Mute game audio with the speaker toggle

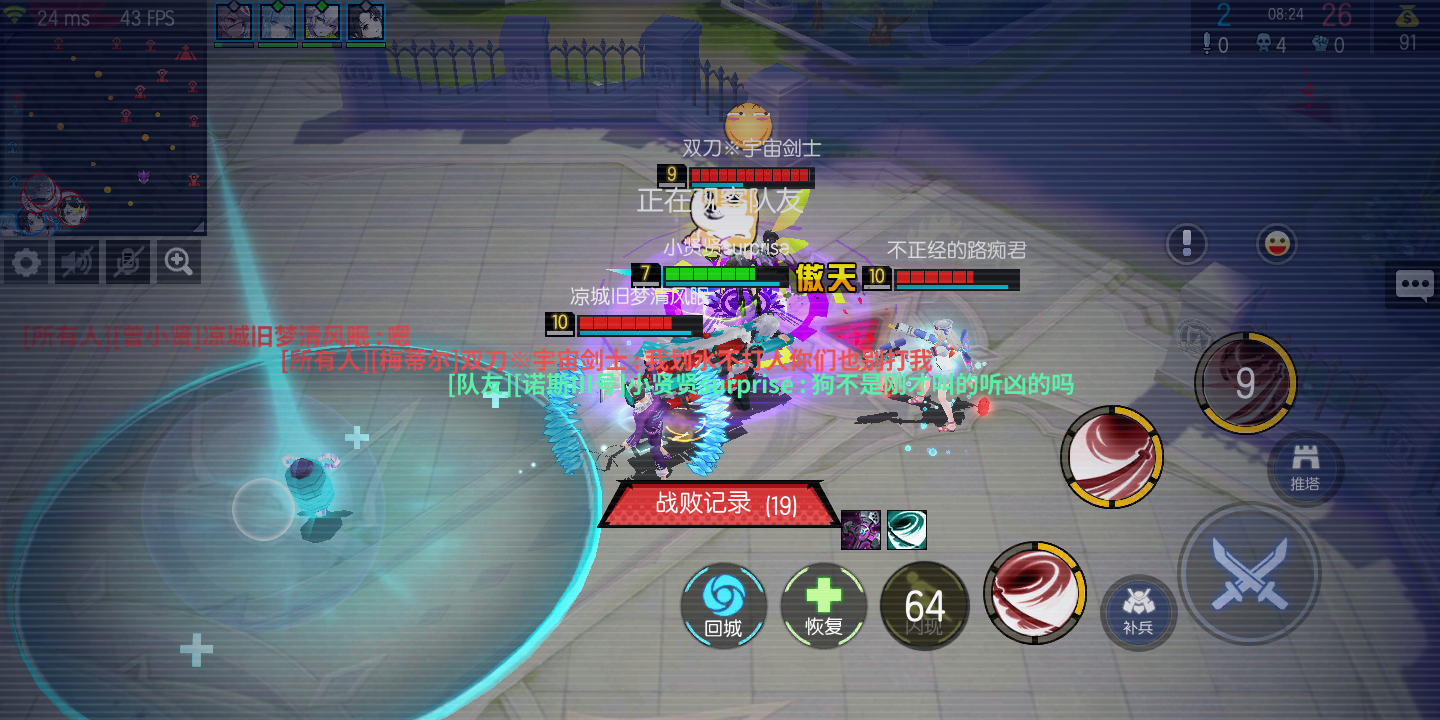point(76,261)
